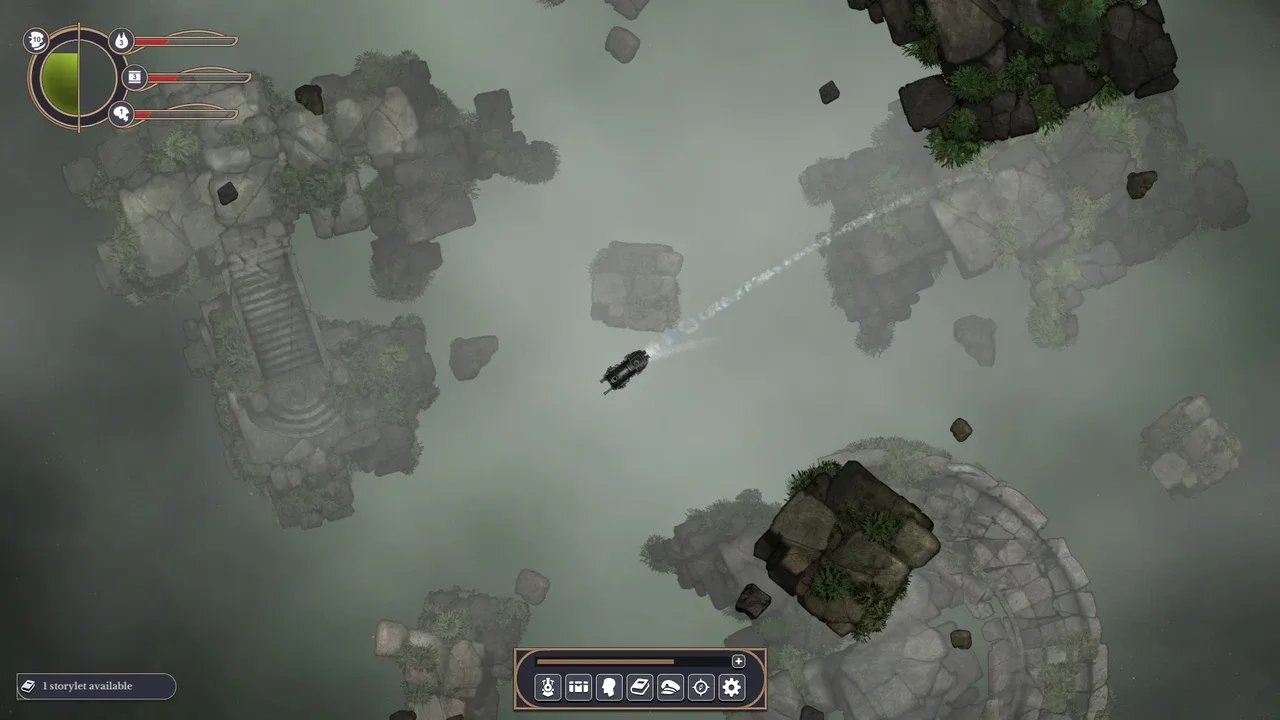Open the chart with the compass icon
This screenshot has width=1280, height=720.
701,687
